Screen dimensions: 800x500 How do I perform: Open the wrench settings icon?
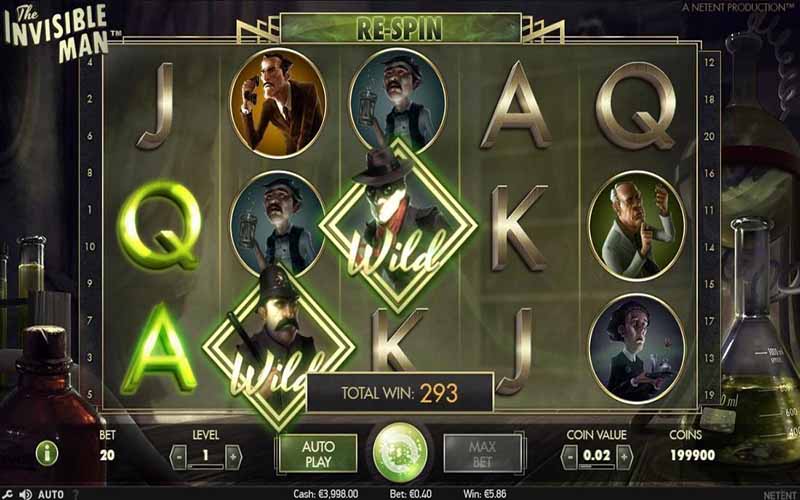point(8,494)
